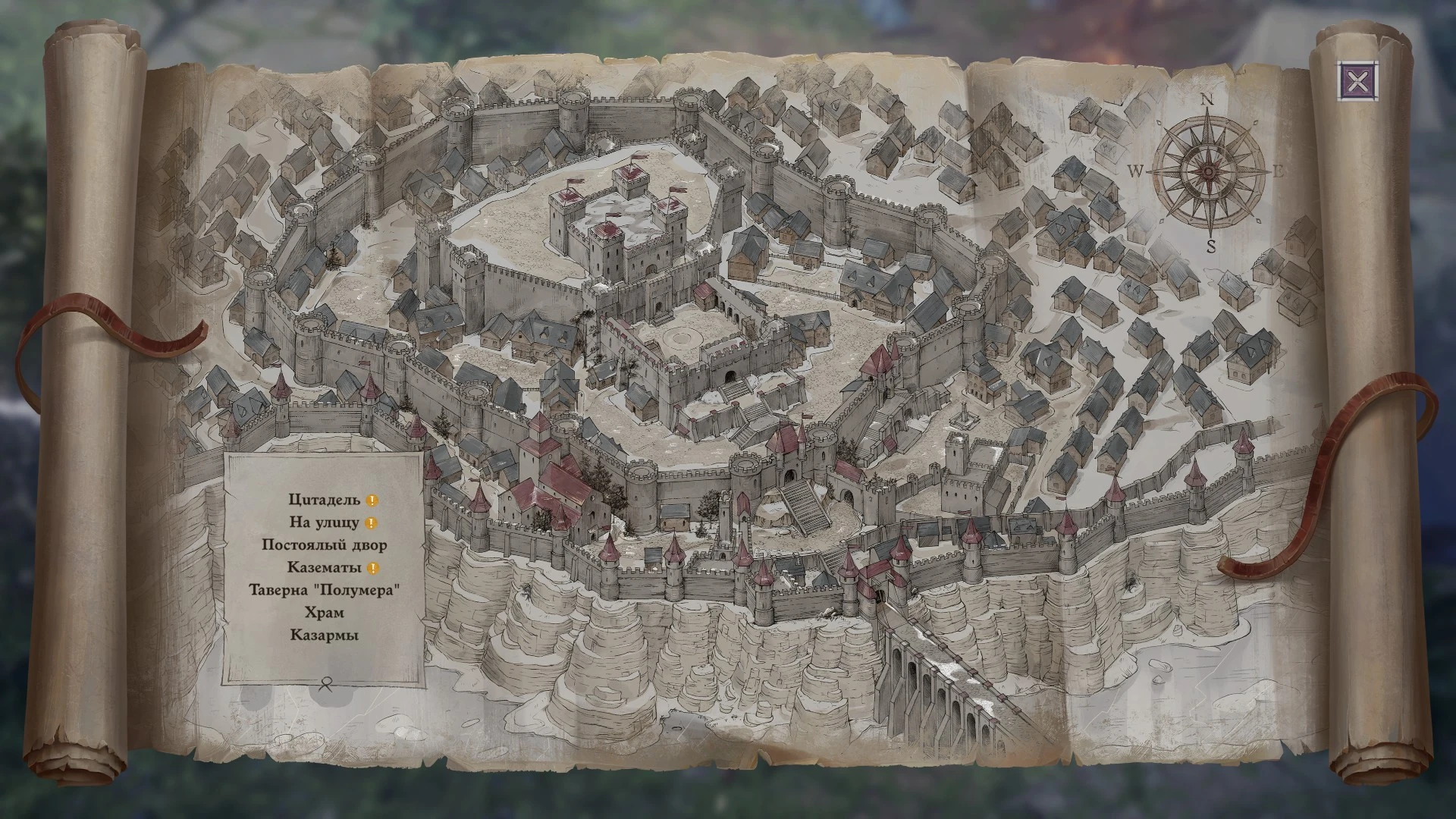Select the Храм entry
Viewport: 1456px width, 819px height.
pos(324,612)
